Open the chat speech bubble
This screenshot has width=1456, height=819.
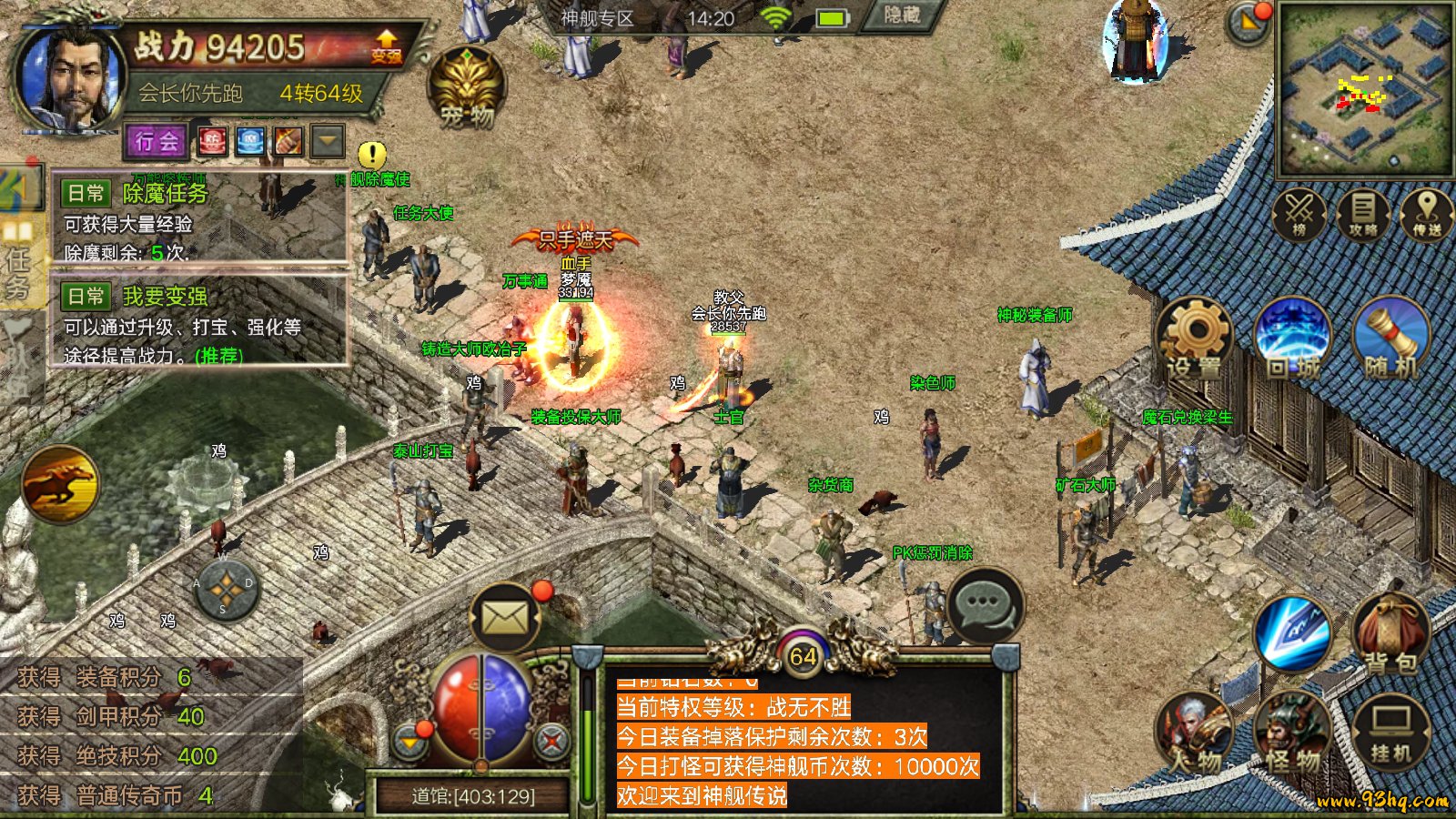point(985,605)
